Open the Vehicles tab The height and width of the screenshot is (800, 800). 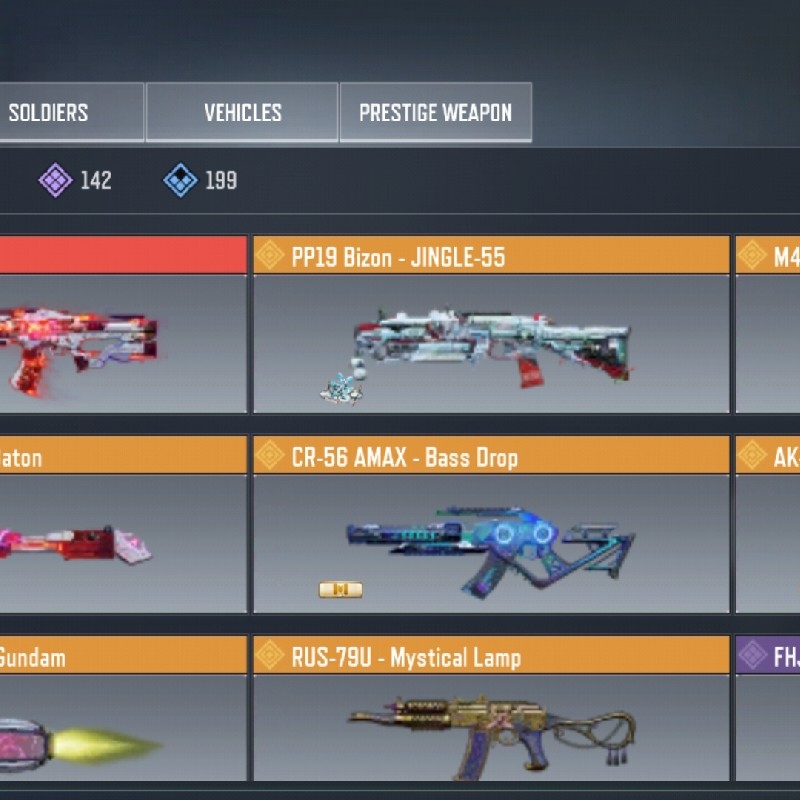[243, 112]
